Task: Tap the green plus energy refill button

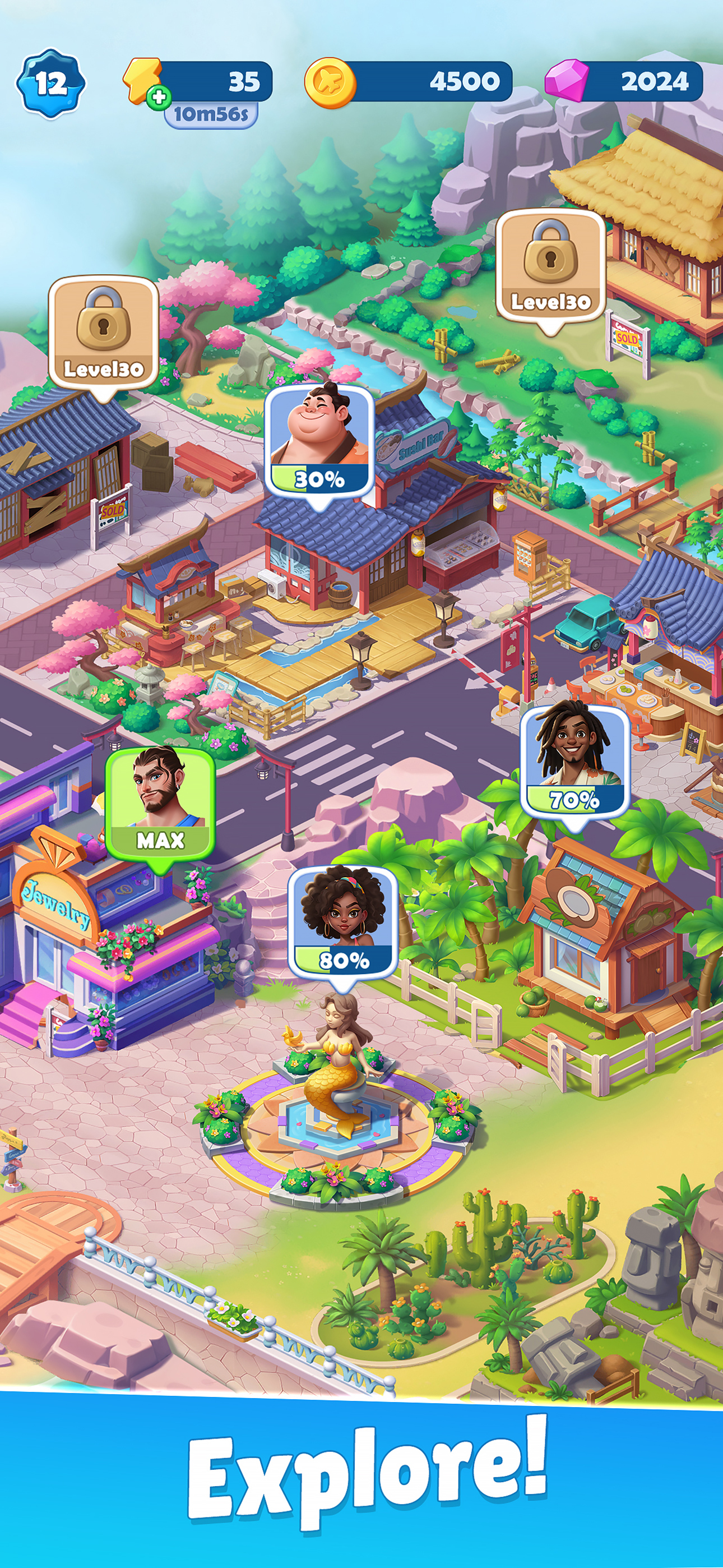Action: tap(158, 98)
